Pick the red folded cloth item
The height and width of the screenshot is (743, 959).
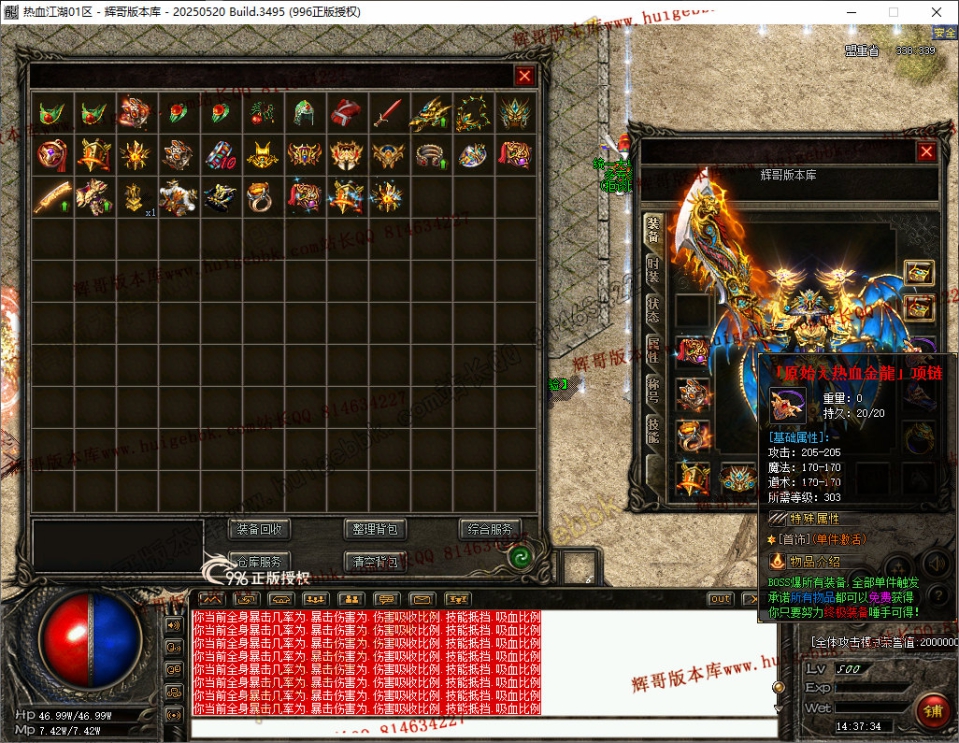(x=345, y=113)
